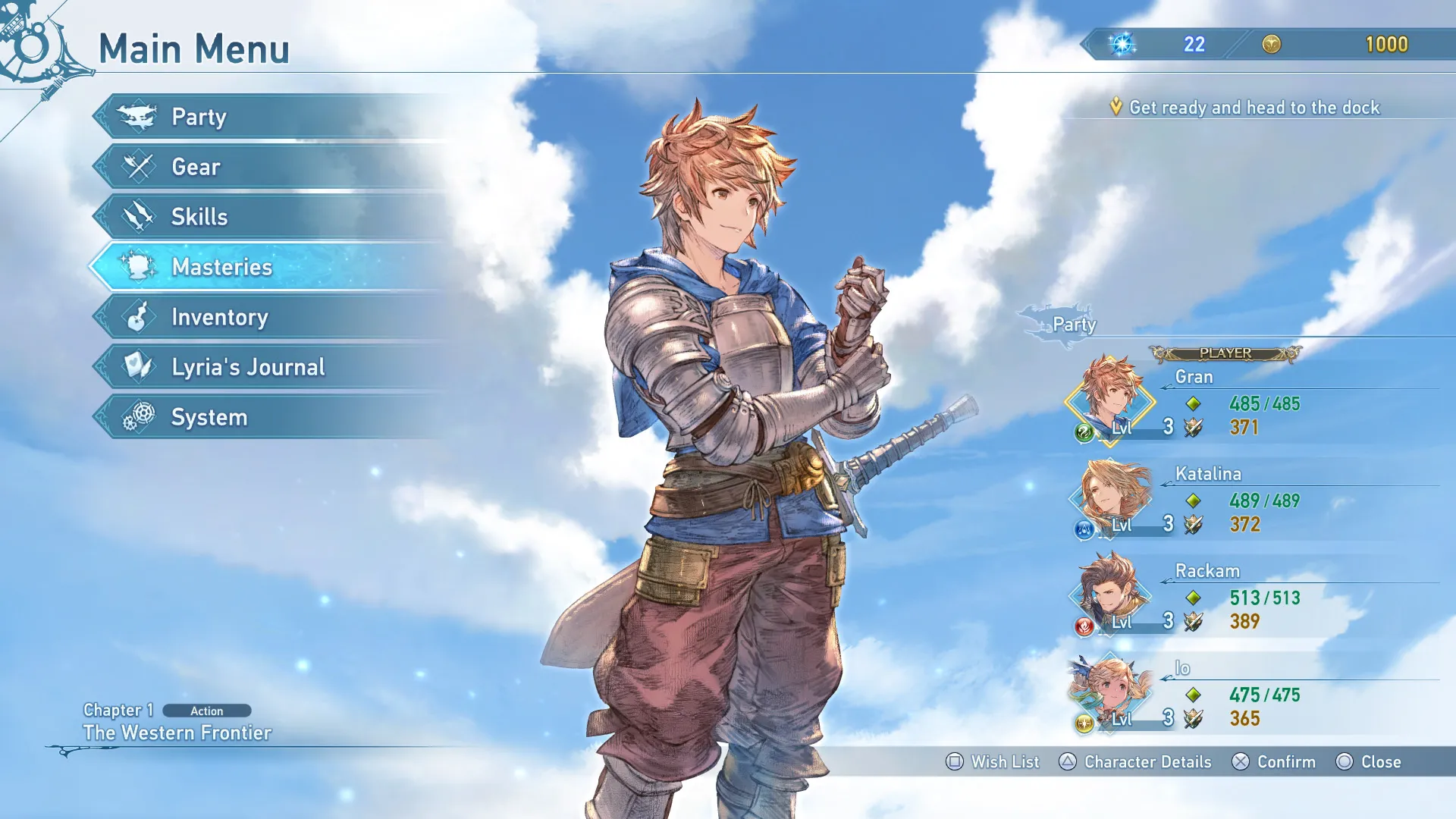Open the Party menu entry
The width and height of the screenshot is (1456, 819).
[199, 117]
